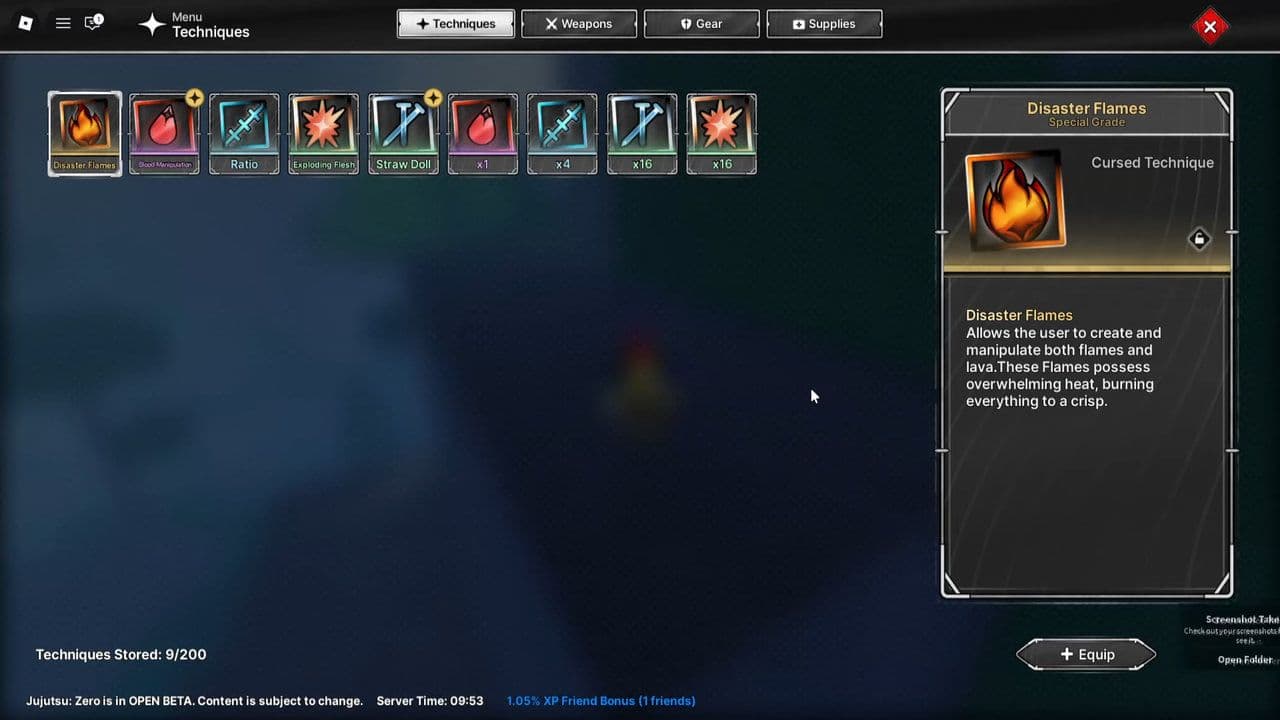Select the x16 hammer and nail slot
Screen dimensions: 1280x720
(642, 134)
